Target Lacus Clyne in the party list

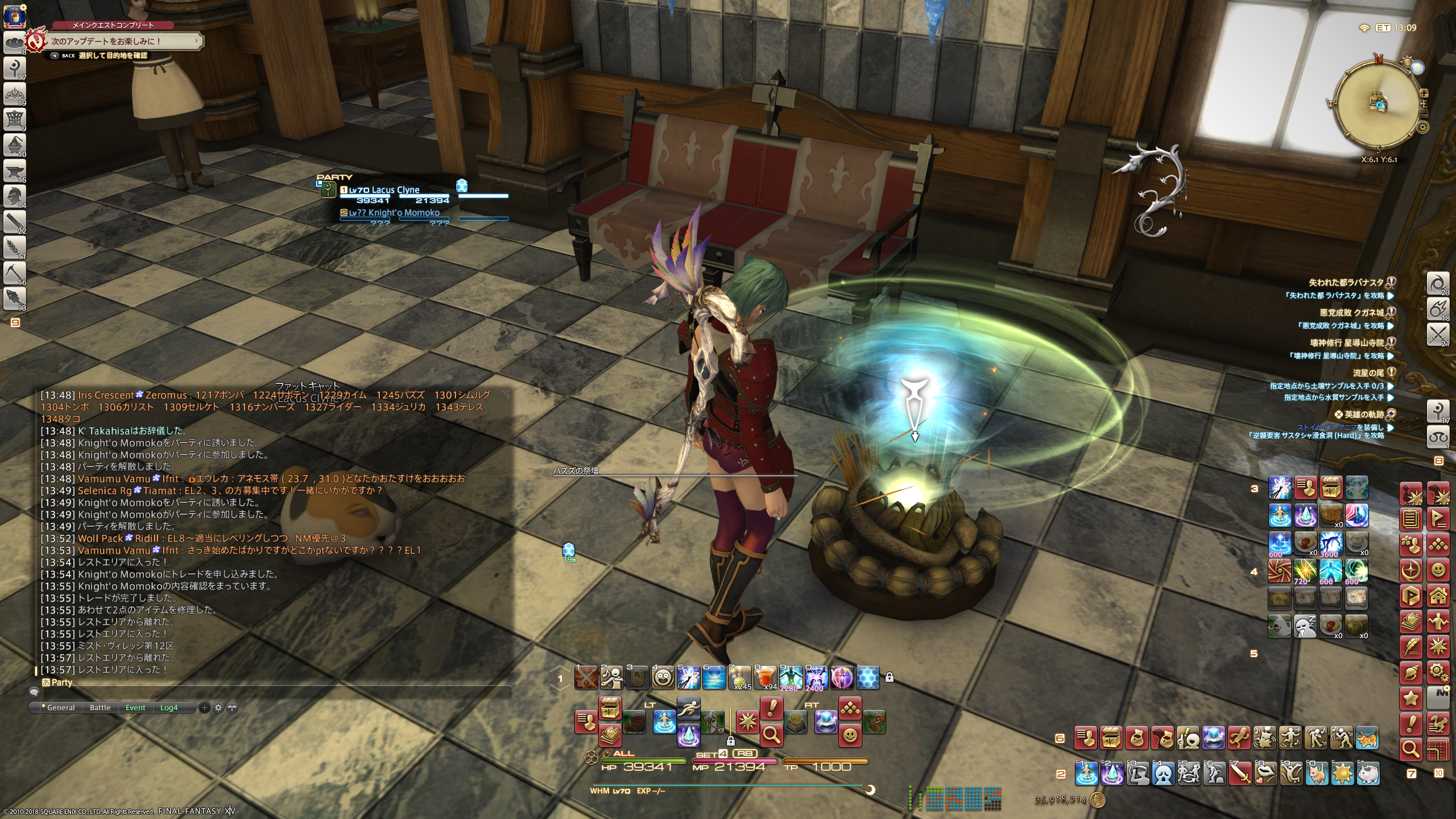click(395, 190)
